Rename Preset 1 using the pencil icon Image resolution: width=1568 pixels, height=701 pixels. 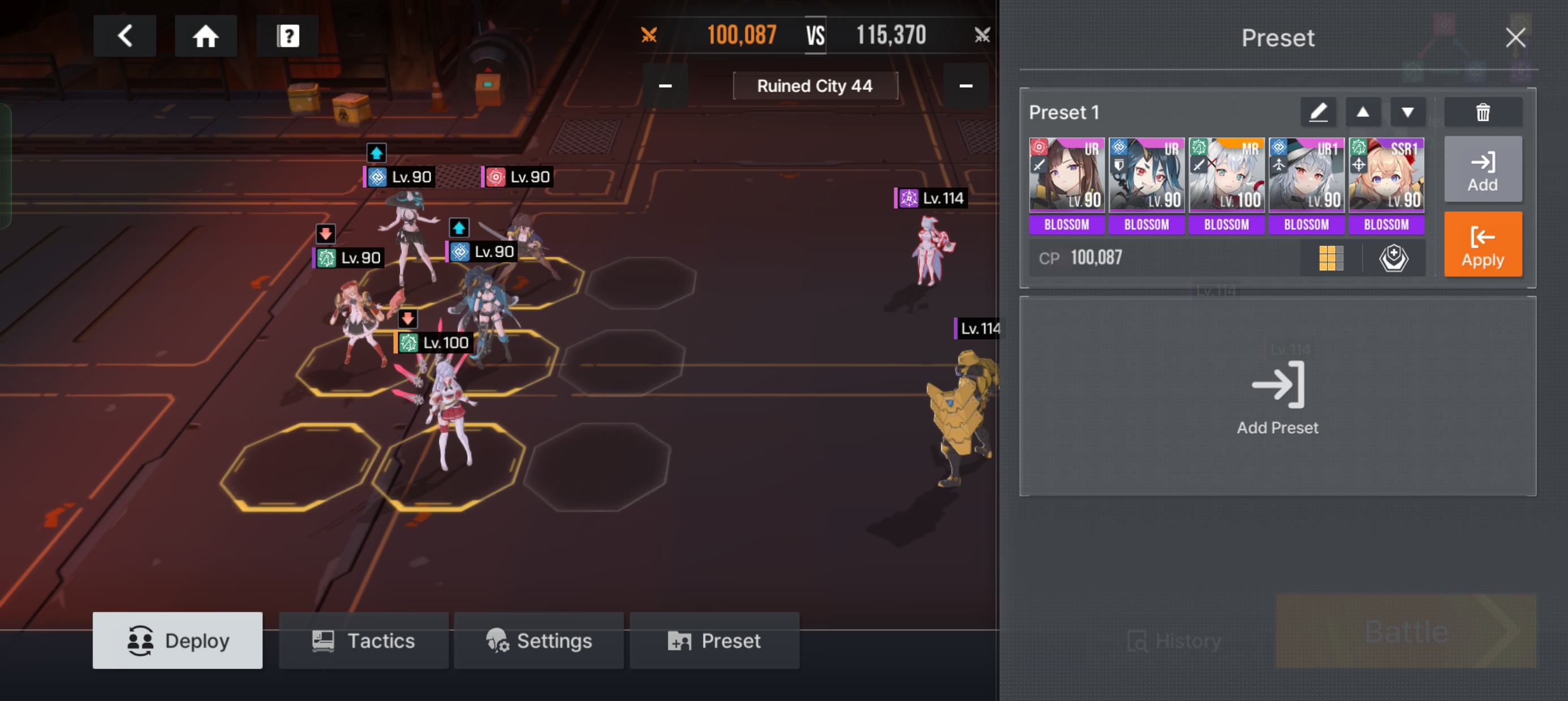[1318, 112]
